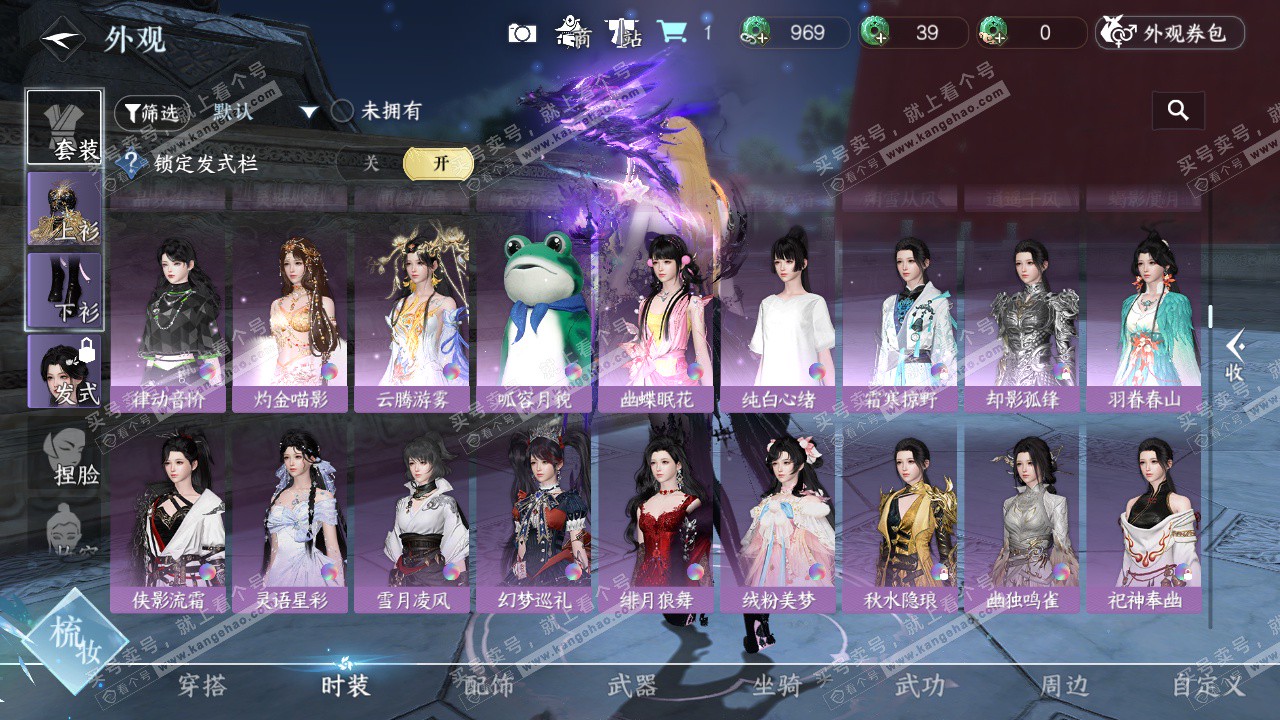This screenshot has height=720, width=1280.
Task: Switch to the 坐骑 mounts tab
Action: [x=776, y=686]
